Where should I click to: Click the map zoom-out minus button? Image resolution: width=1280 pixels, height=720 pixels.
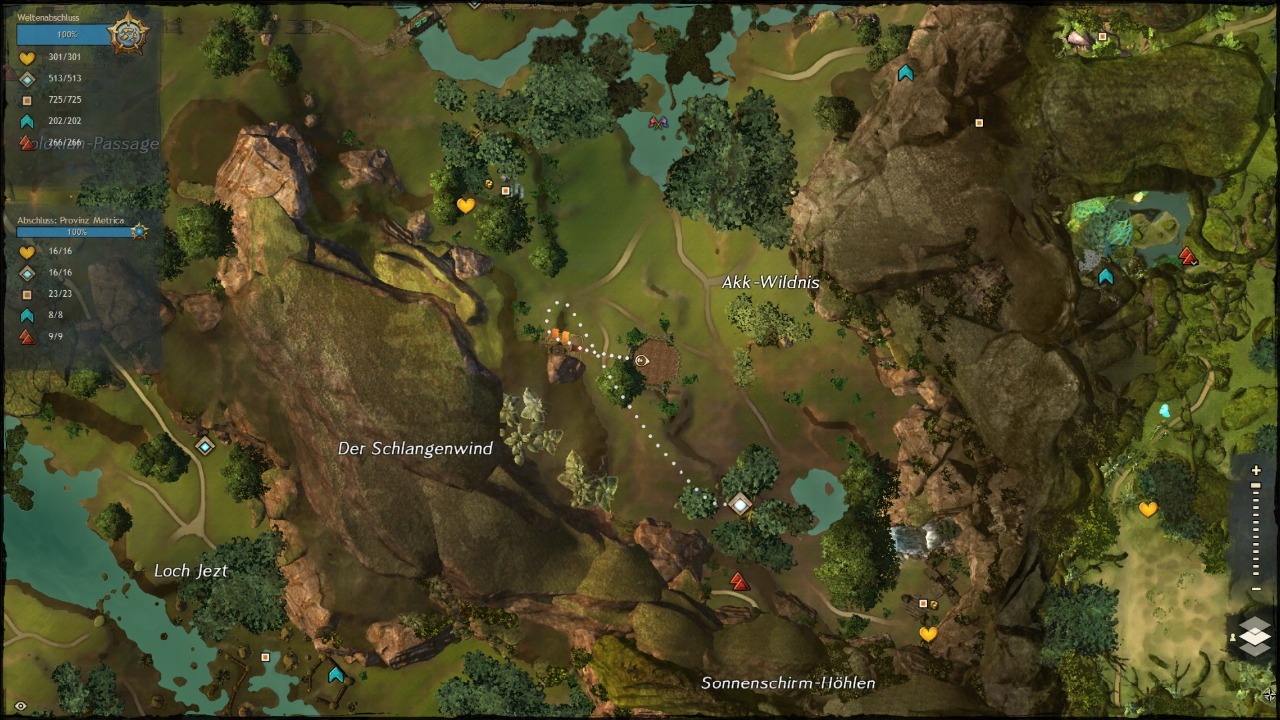pyautogui.click(x=1256, y=589)
